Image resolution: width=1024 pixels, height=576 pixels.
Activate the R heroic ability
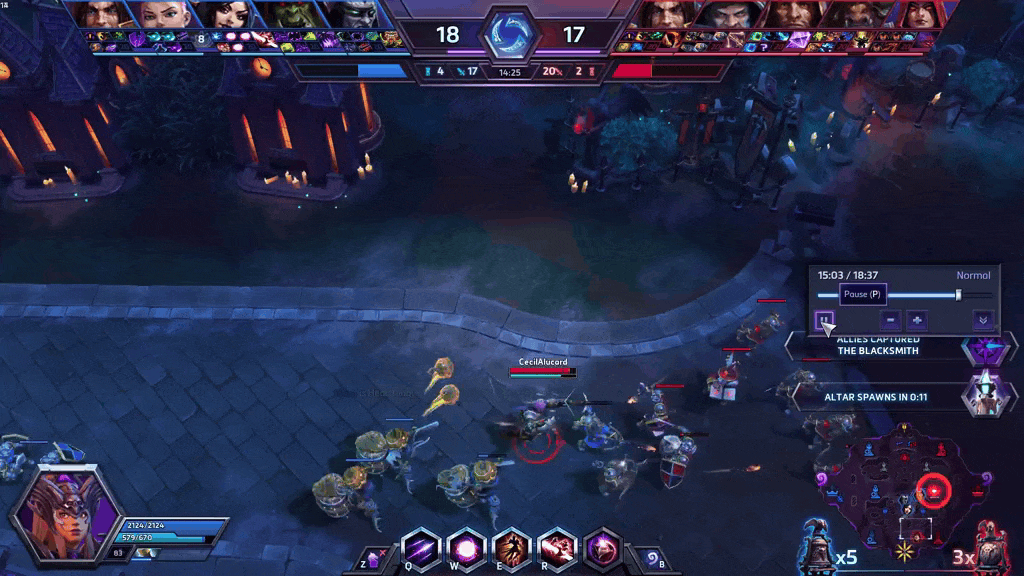pos(557,549)
